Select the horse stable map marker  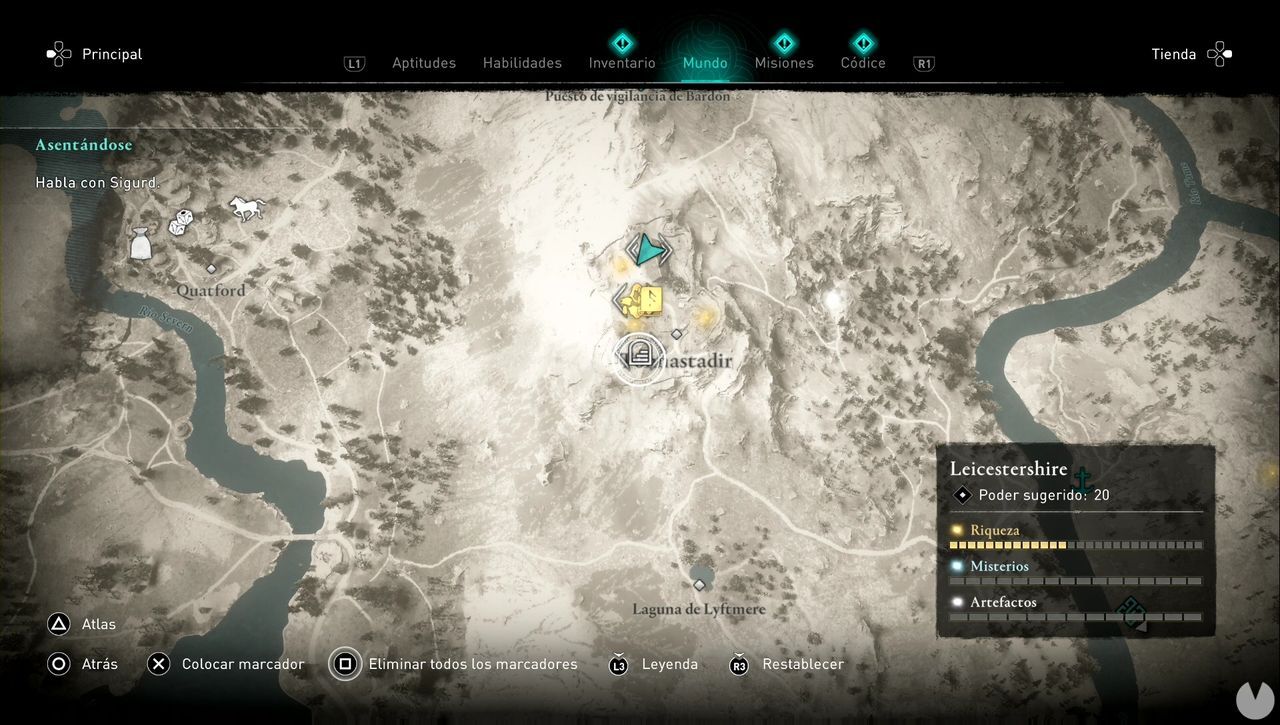[246, 208]
